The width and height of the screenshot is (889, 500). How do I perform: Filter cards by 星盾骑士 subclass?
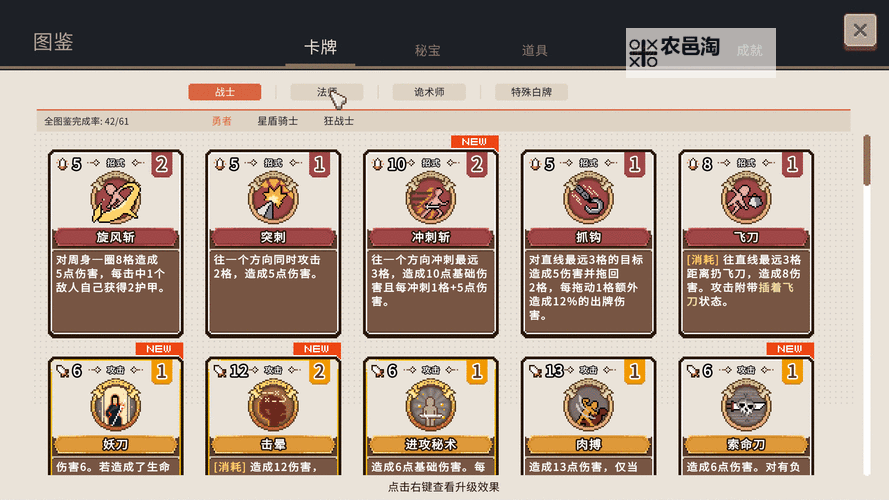277,121
